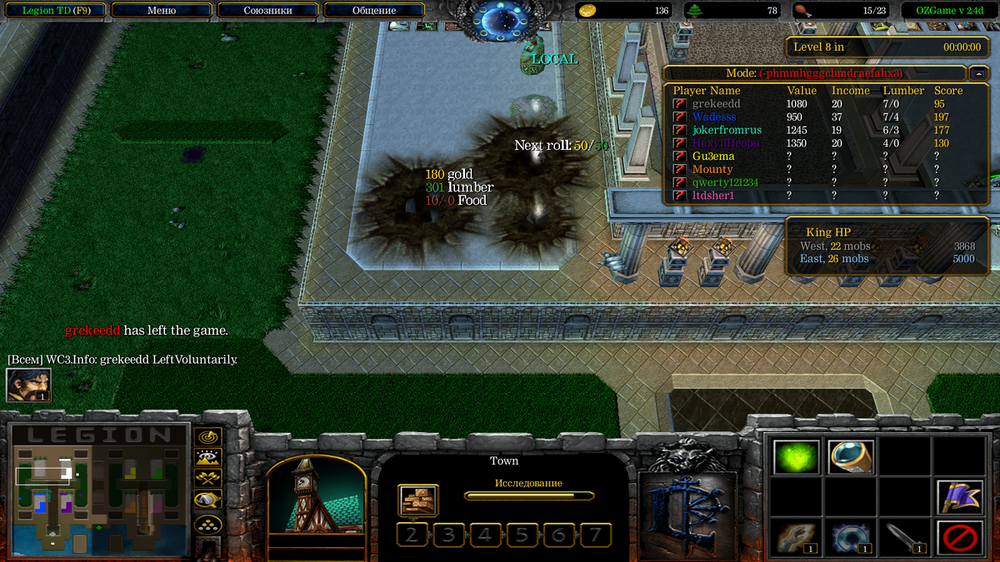Toggle minimap creep camps display button
This screenshot has height=562, width=1000.
point(208,500)
